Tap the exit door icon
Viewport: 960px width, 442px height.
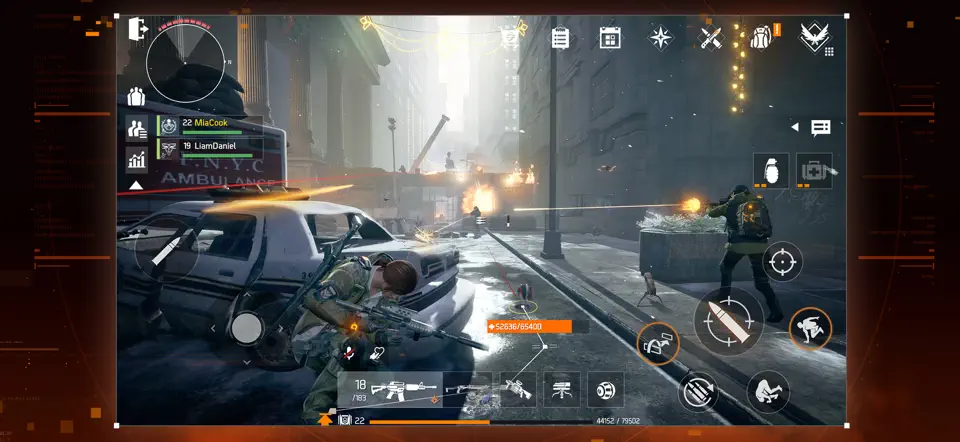[x=138, y=30]
